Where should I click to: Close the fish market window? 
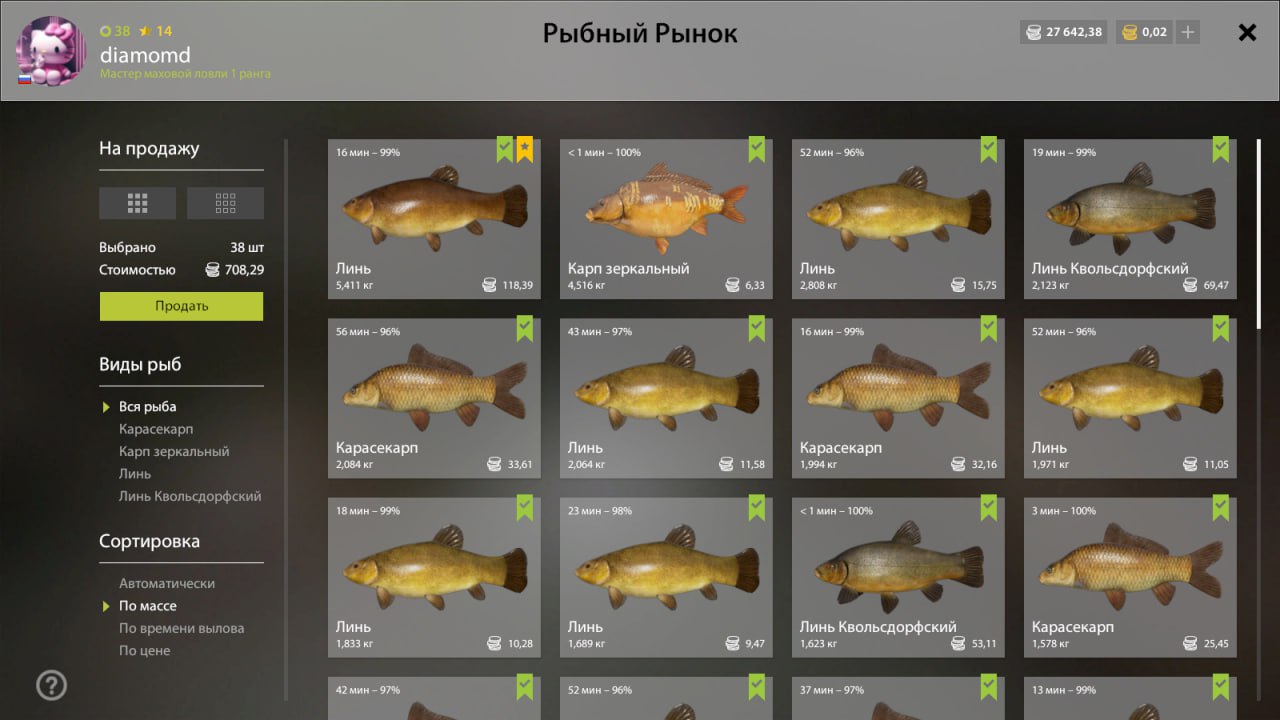click(x=1247, y=33)
